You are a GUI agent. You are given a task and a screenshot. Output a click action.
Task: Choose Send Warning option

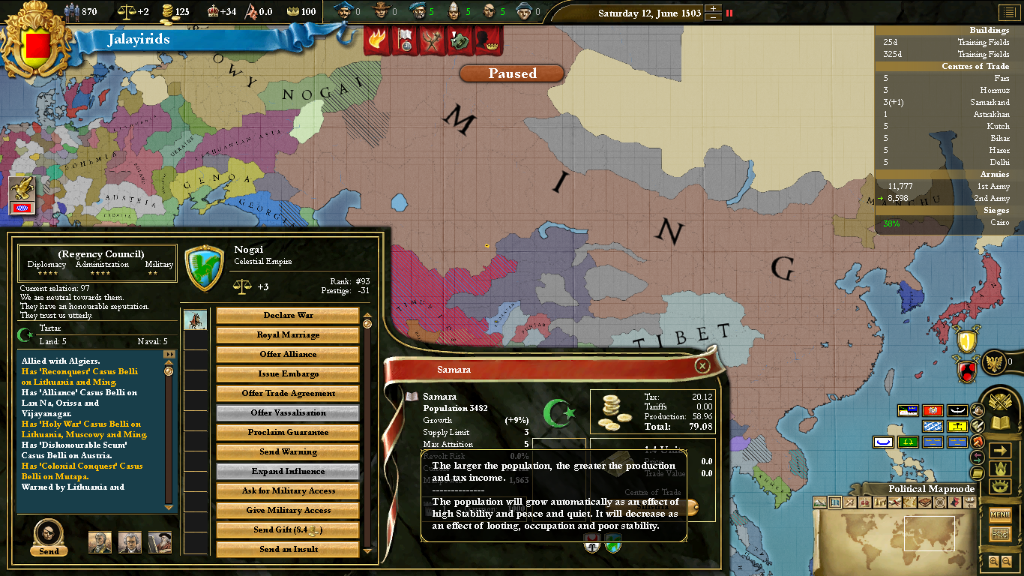click(x=287, y=452)
